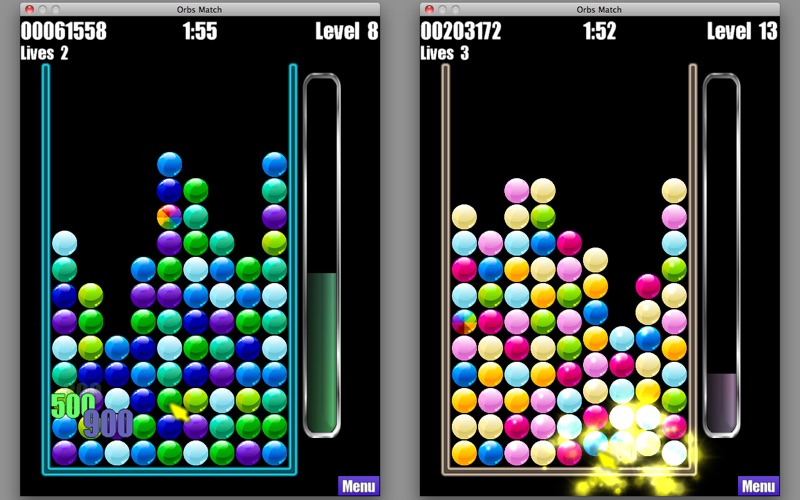Open the Menu in the Level 8 game
800x500 pixels.
[358, 487]
